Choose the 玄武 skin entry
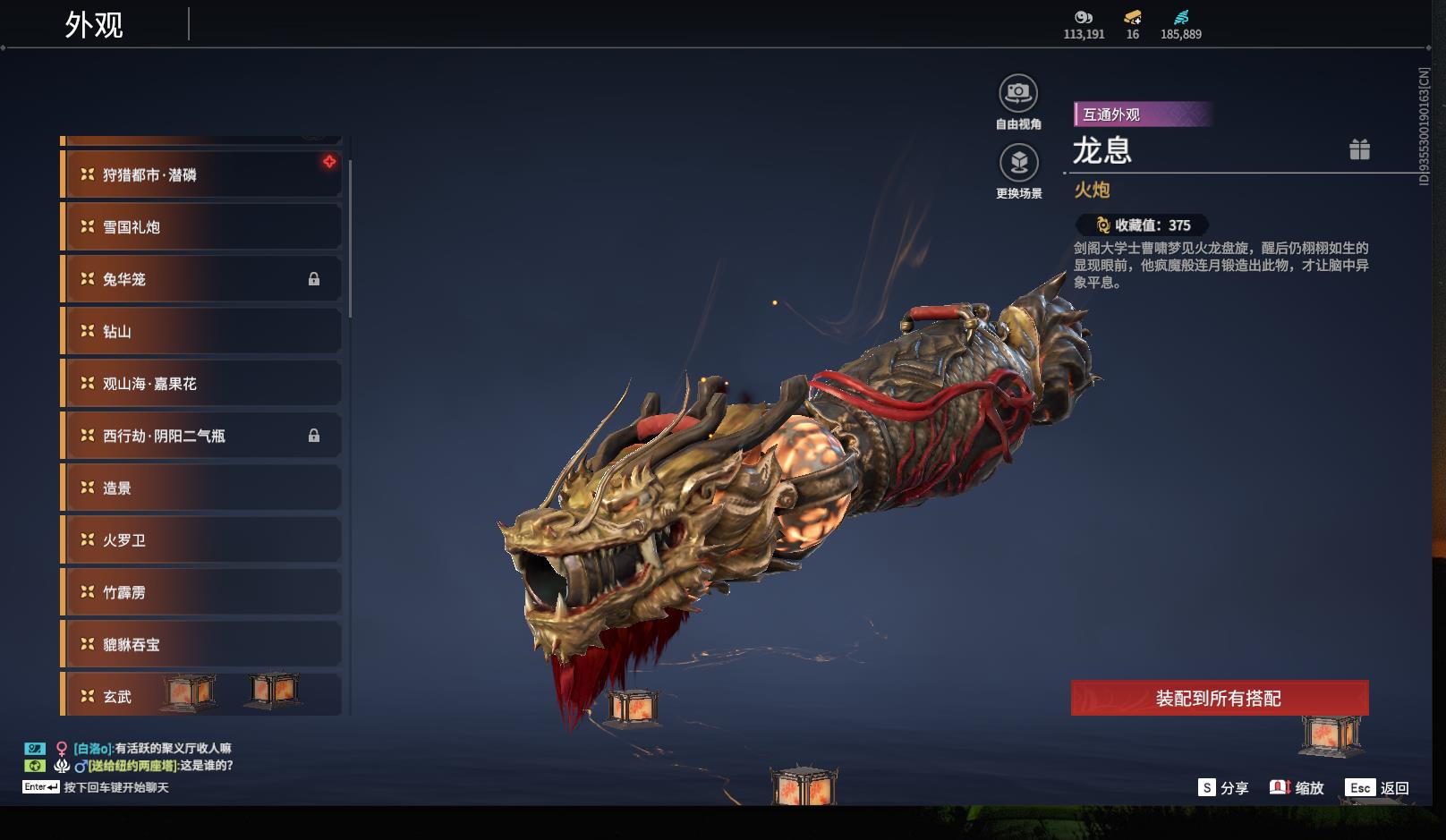Image resolution: width=1446 pixels, height=840 pixels. pyautogui.click(x=201, y=696)
